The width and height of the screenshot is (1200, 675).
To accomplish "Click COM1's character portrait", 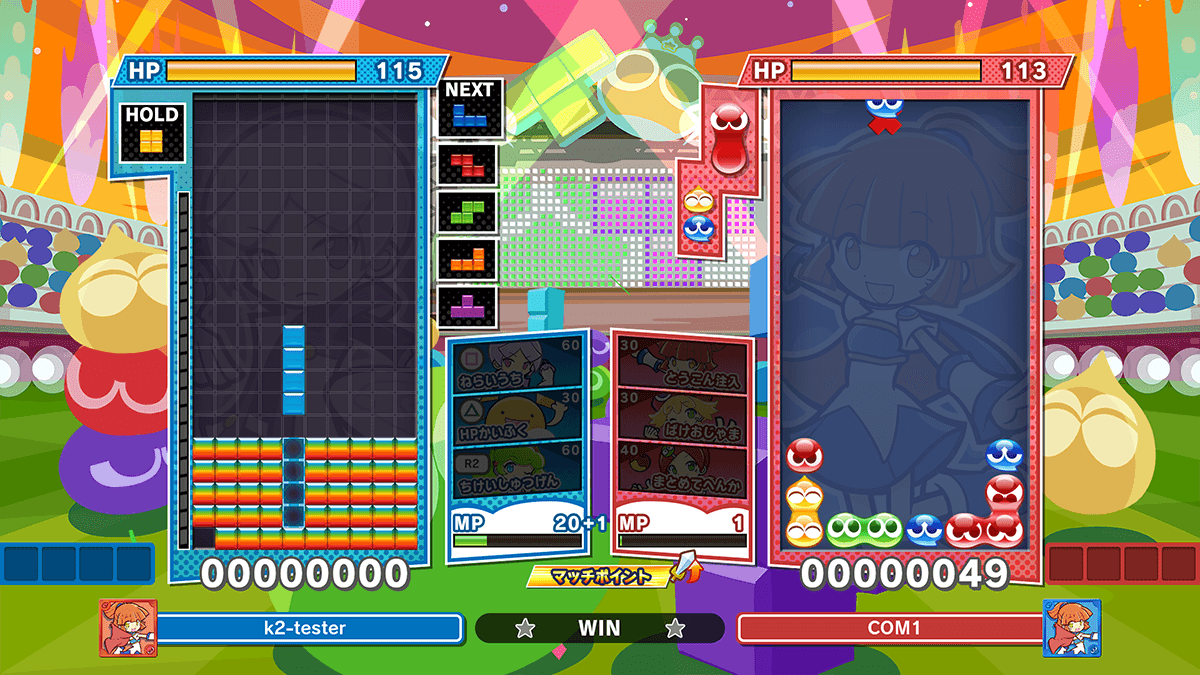I will (x=1071, y=628).
